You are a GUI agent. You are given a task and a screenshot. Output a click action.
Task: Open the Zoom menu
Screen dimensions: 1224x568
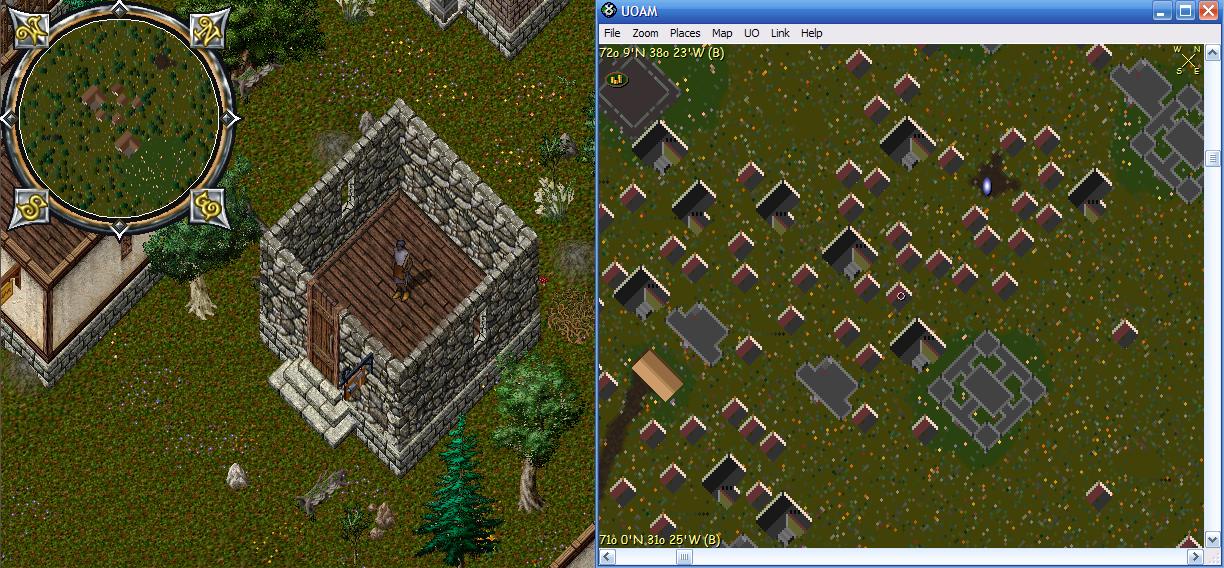645,33
